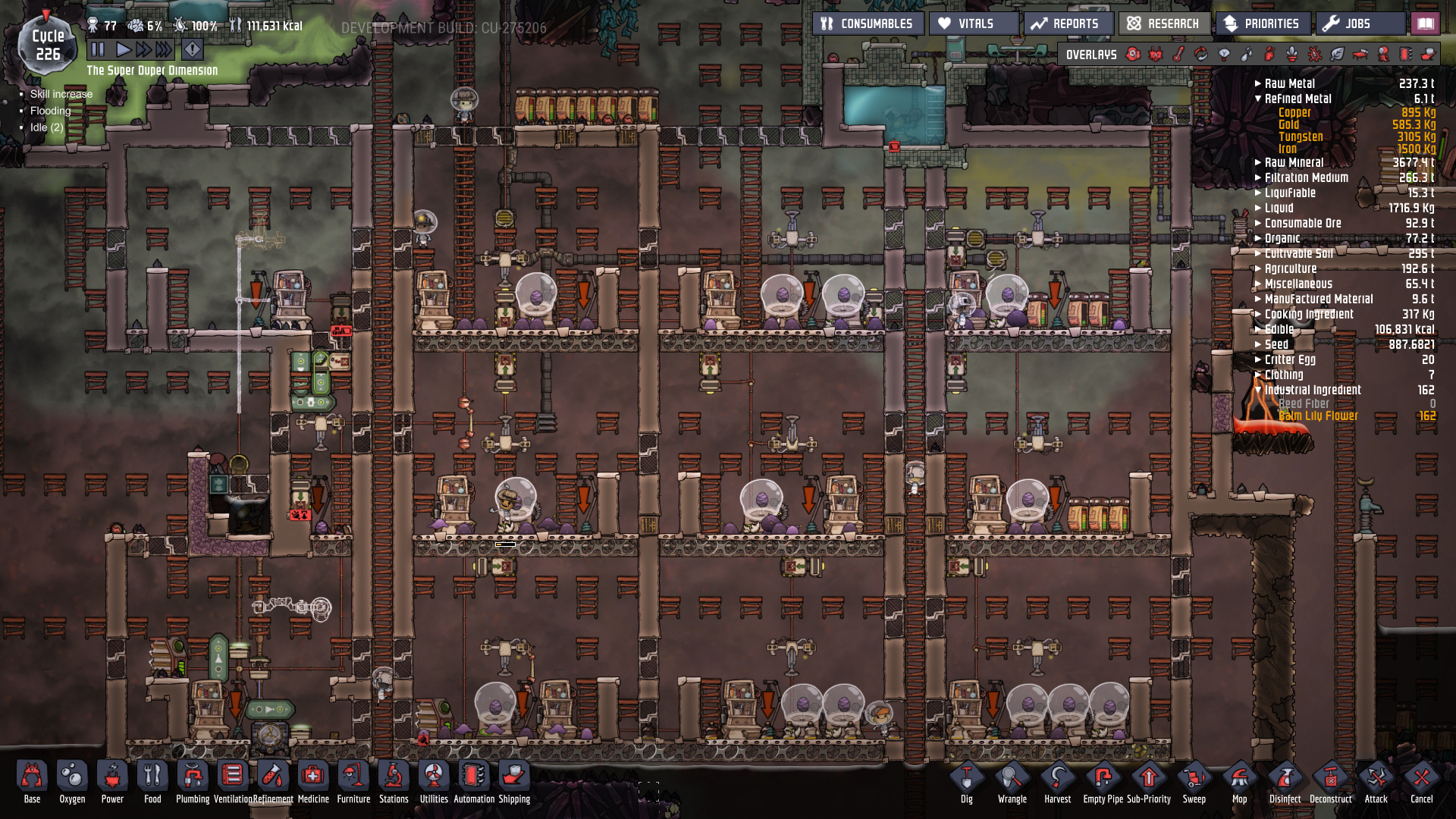The height and width of the screenshot is (819, 1456).
Task: Click the Flooding notification
Action: pos(50,110)
